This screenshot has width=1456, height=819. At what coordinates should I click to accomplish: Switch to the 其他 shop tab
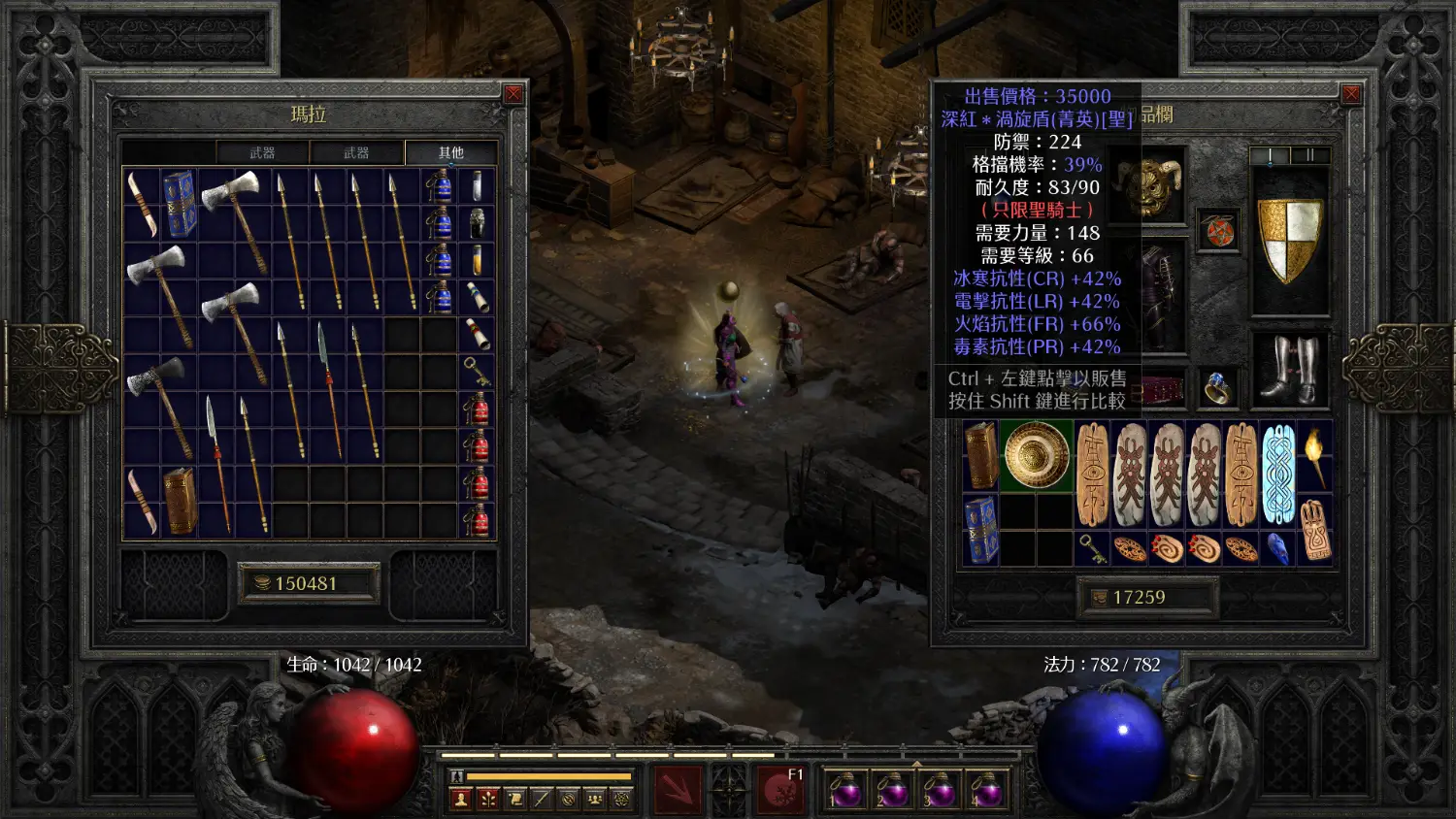pos(451,152)
